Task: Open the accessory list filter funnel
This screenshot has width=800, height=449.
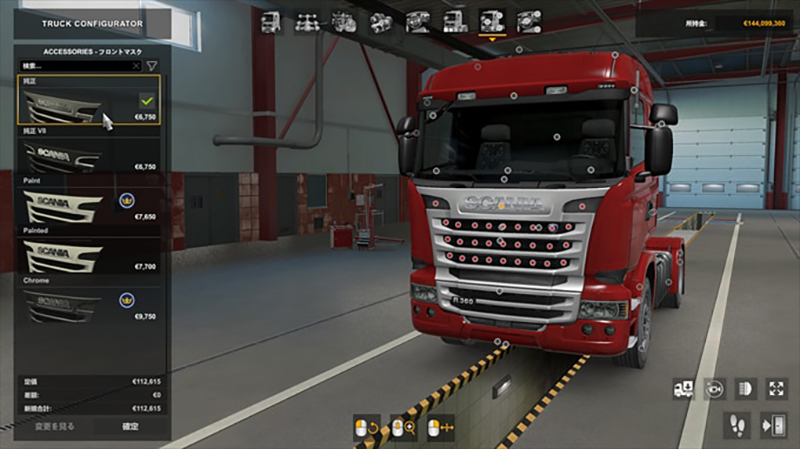Action: (152, 66)
